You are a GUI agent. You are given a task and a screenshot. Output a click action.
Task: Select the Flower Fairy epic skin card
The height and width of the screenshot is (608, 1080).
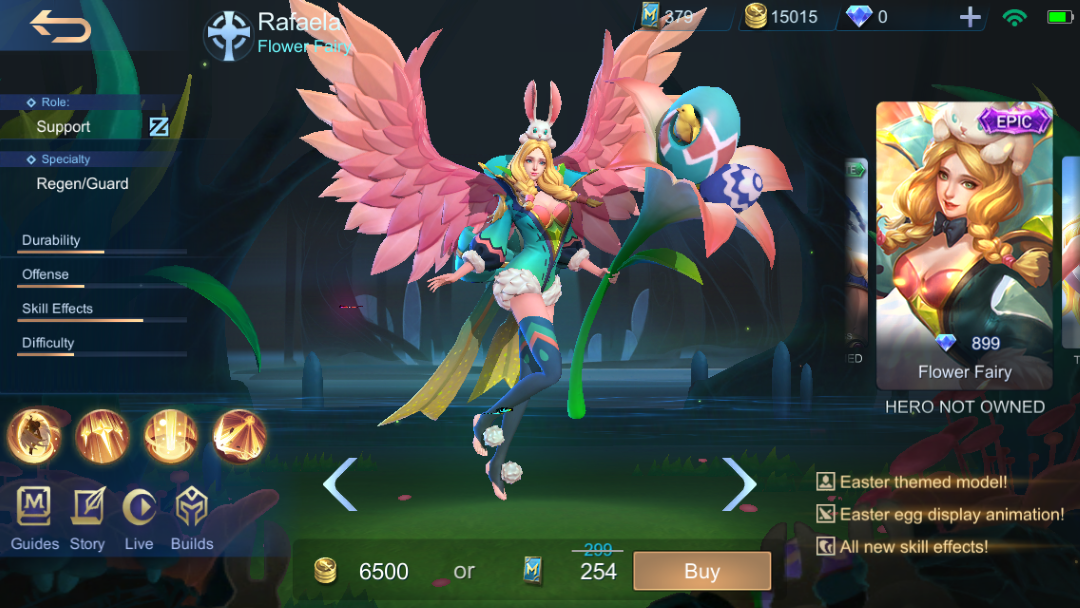tap(964, 245)
